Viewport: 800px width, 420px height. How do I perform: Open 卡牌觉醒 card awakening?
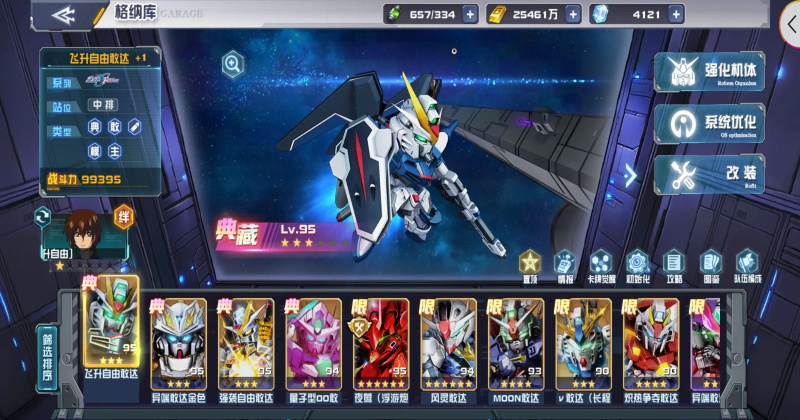tap(601, 266)
